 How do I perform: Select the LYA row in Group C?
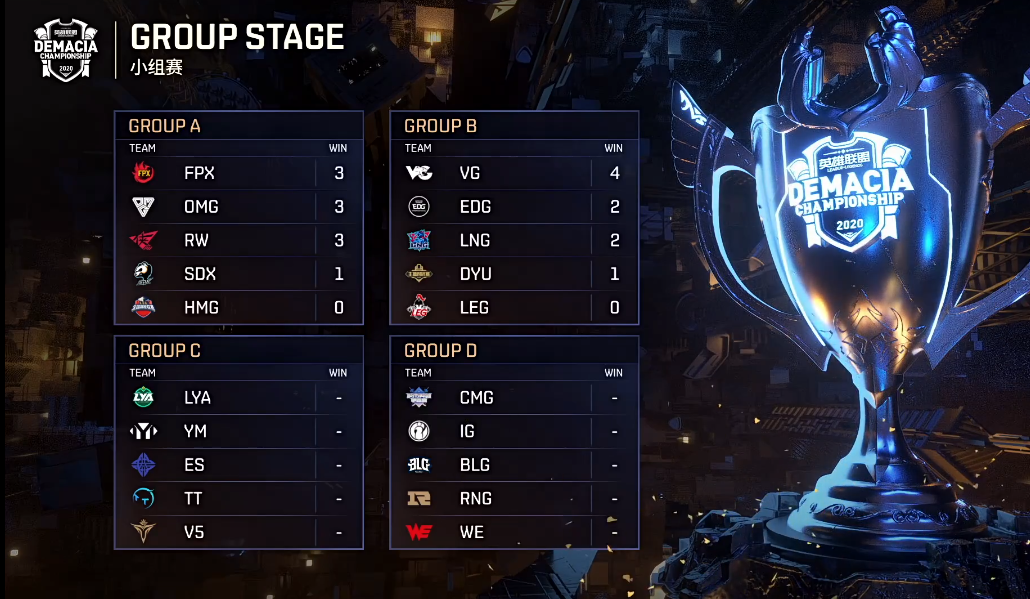(x=238, y=397)
